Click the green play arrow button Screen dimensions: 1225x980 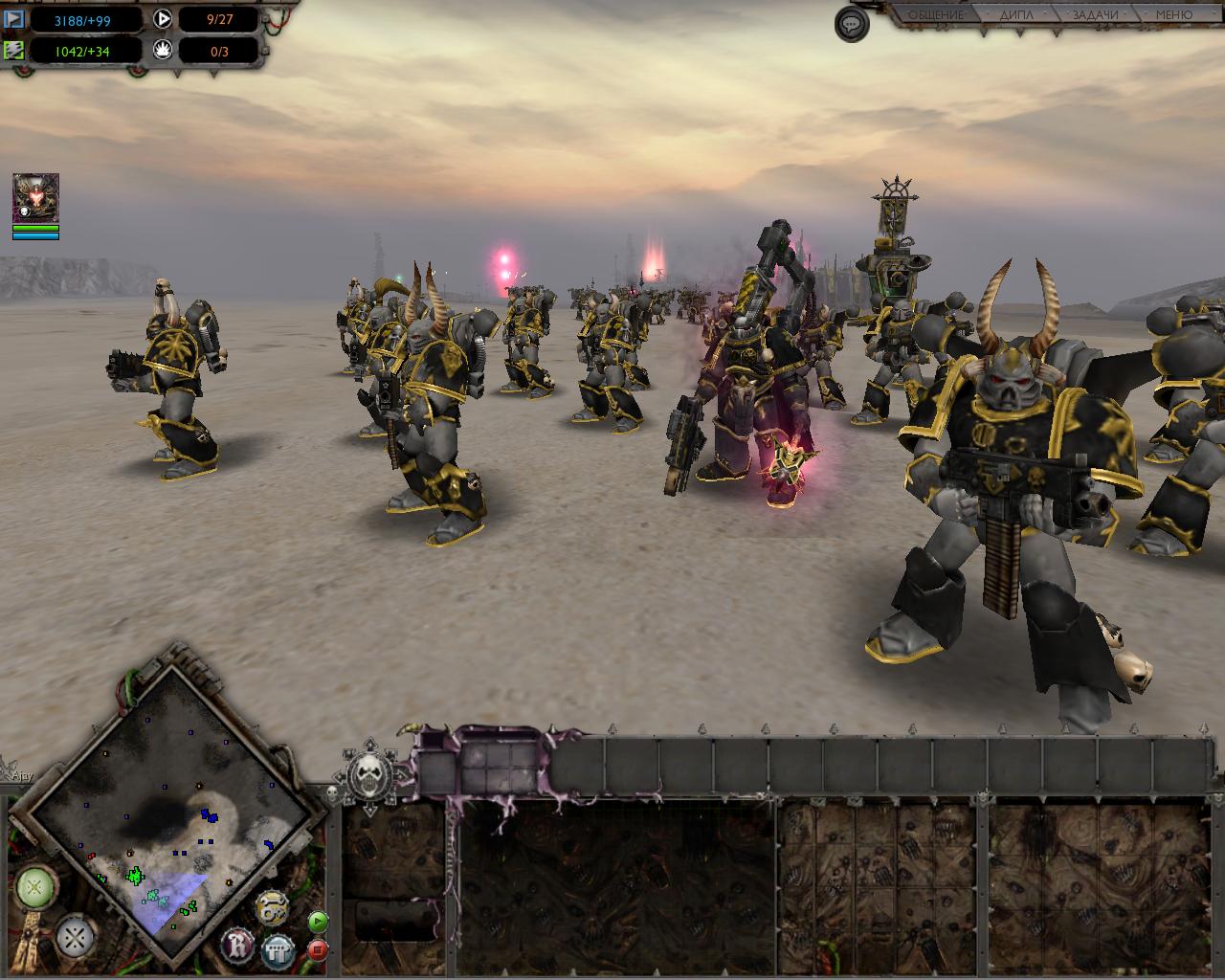point(318,922)
